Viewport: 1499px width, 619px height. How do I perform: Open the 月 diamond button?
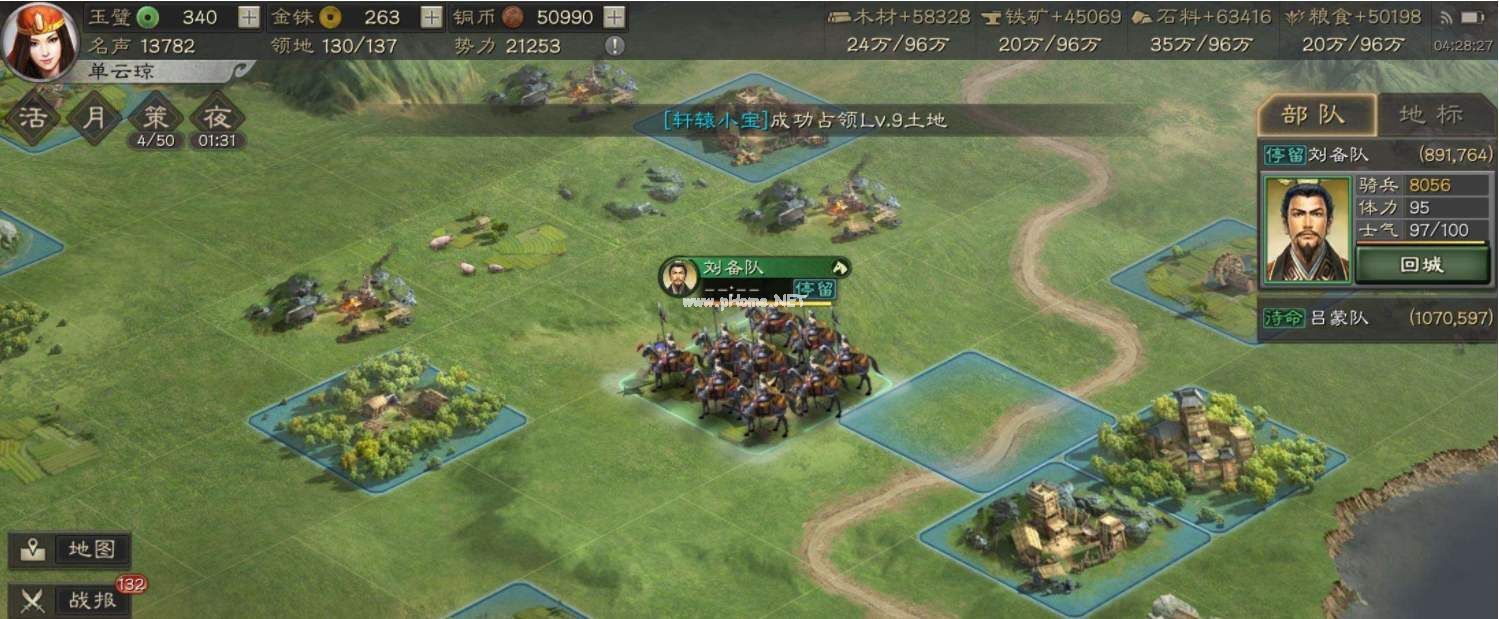94,118
